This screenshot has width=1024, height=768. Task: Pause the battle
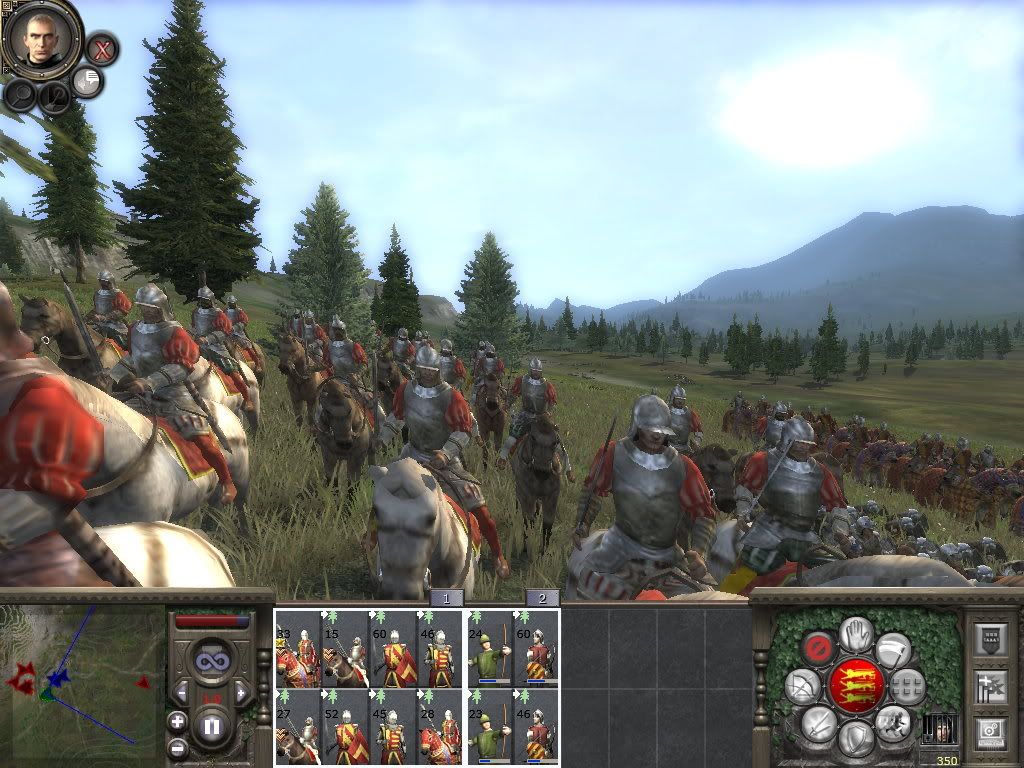(211, 724)
